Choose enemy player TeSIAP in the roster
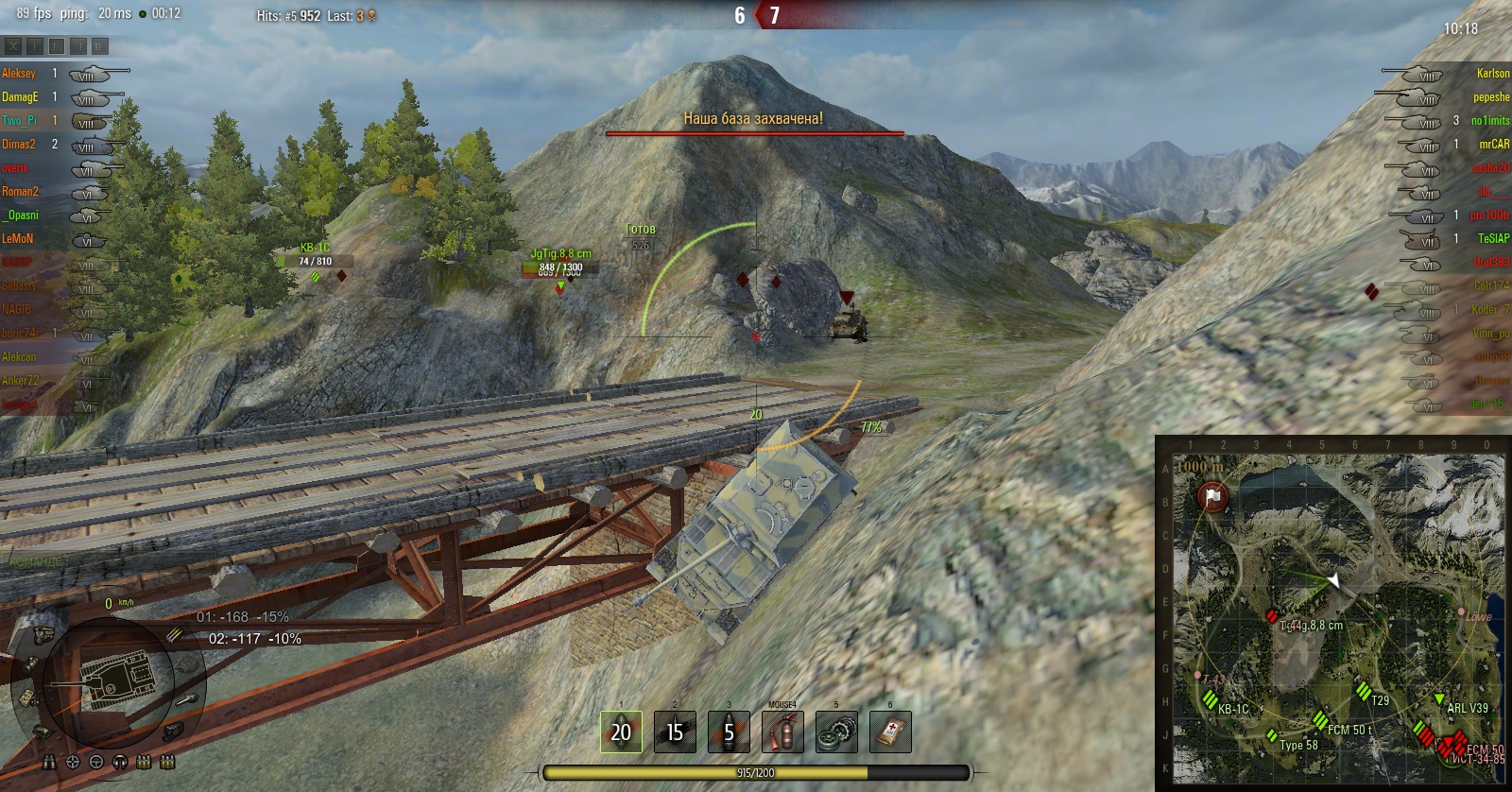The height and width of the screenshot is (792, 1512). coord(1493,238)
